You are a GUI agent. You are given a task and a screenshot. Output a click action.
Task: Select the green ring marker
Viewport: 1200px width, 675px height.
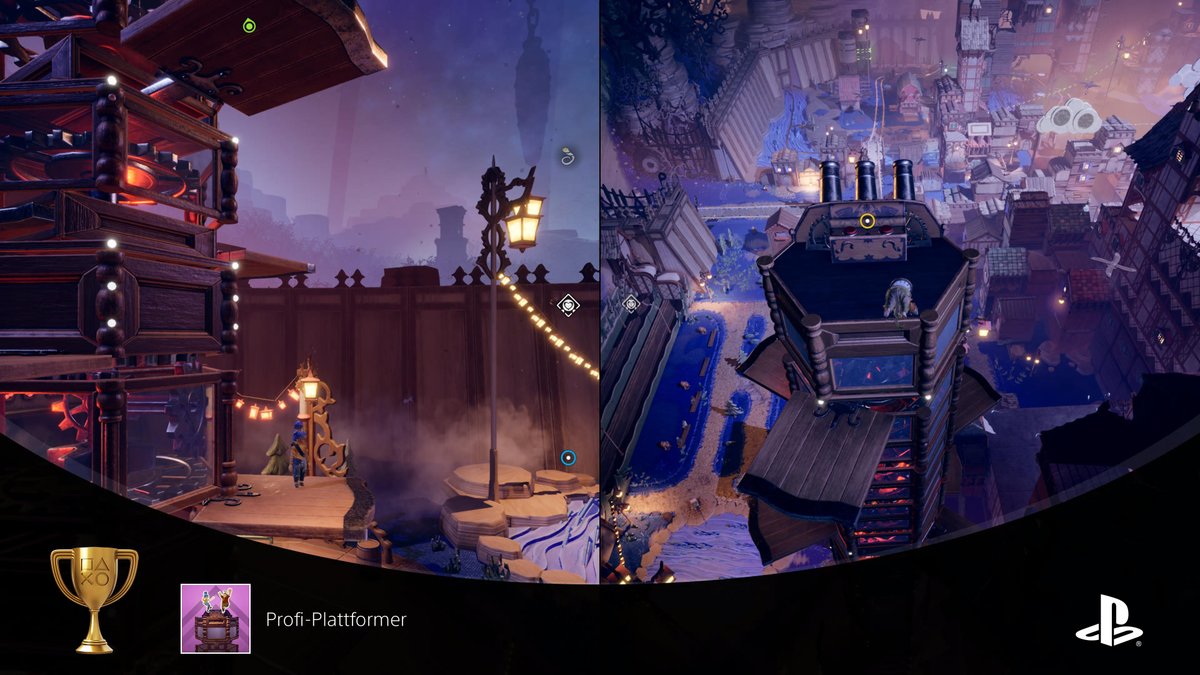[250, 26]
